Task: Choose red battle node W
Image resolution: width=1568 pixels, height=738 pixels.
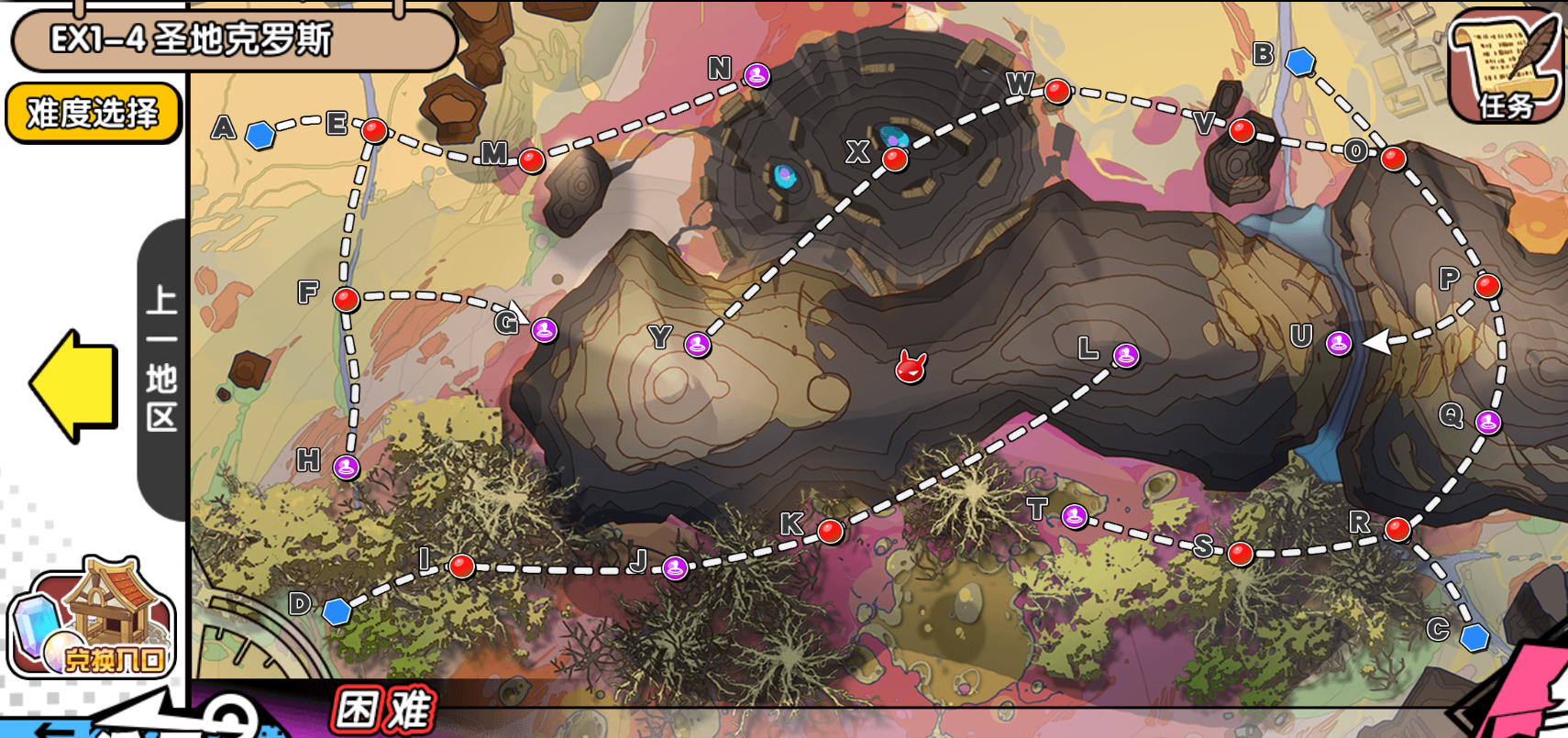Action: 1057,92
